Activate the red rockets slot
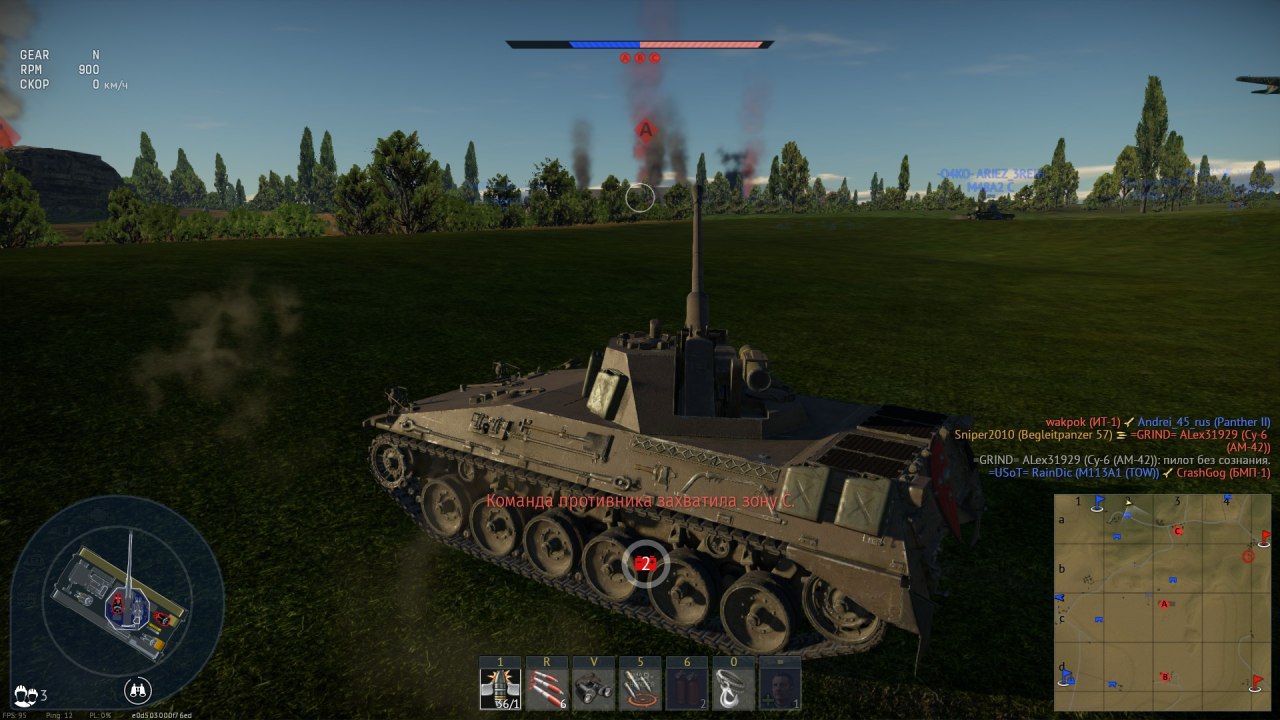This screenshot has height=720, width=1280. [x=547, y=689]
